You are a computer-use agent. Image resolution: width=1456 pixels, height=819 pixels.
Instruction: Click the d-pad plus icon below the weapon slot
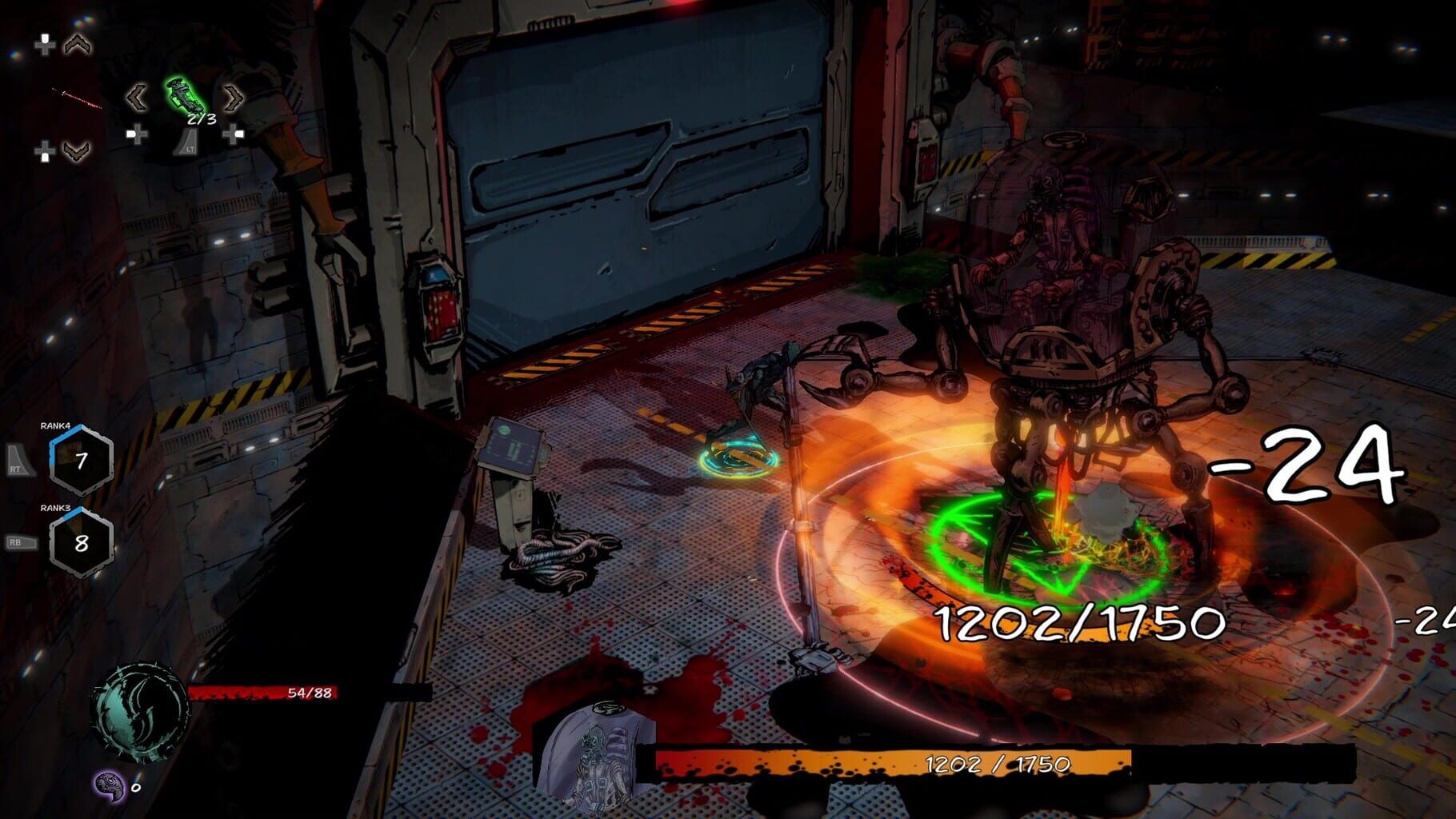coord(46,150)
